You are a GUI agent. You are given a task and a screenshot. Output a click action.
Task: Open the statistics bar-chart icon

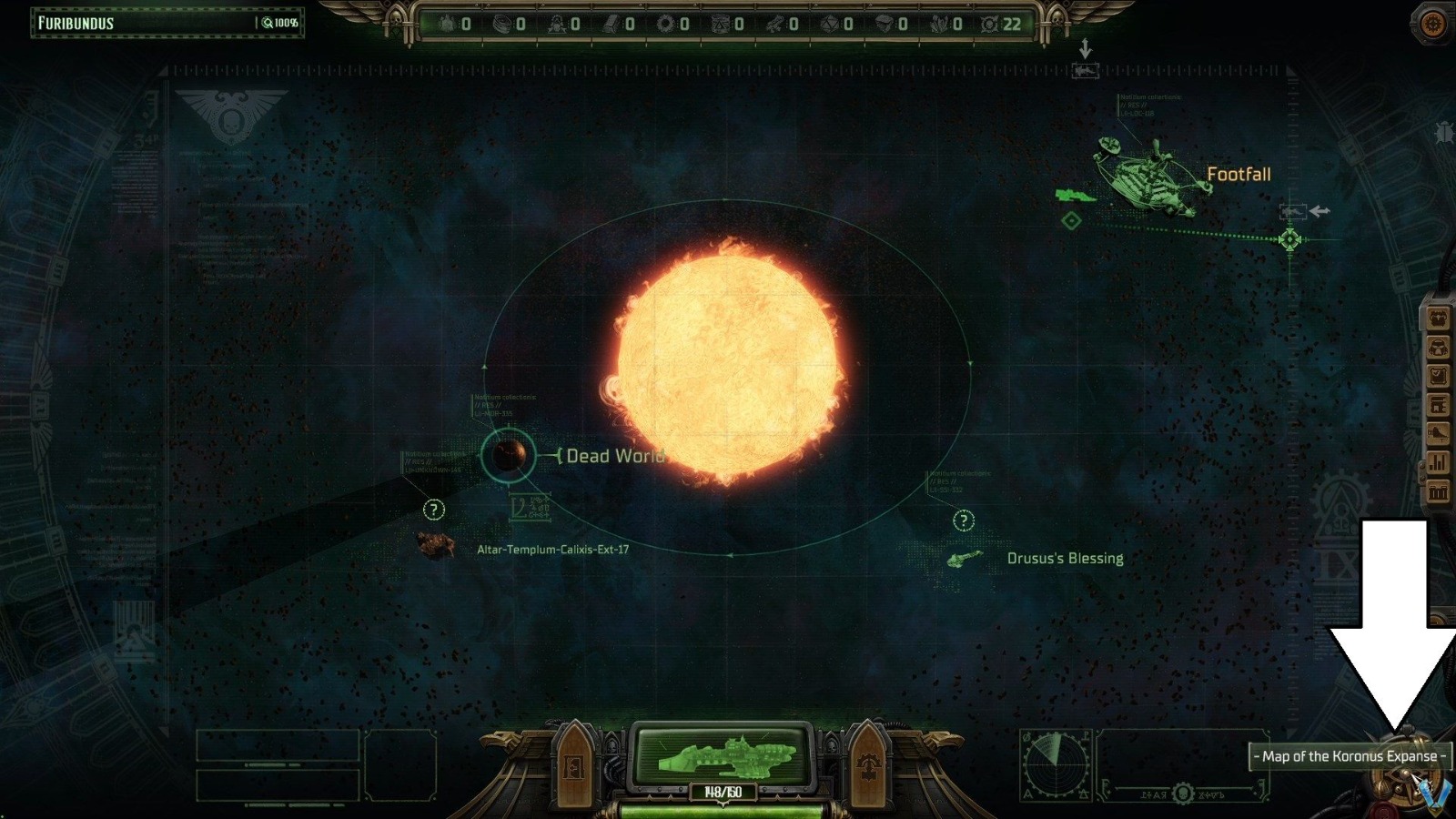pyautogui.click(x=1439, y=460)
